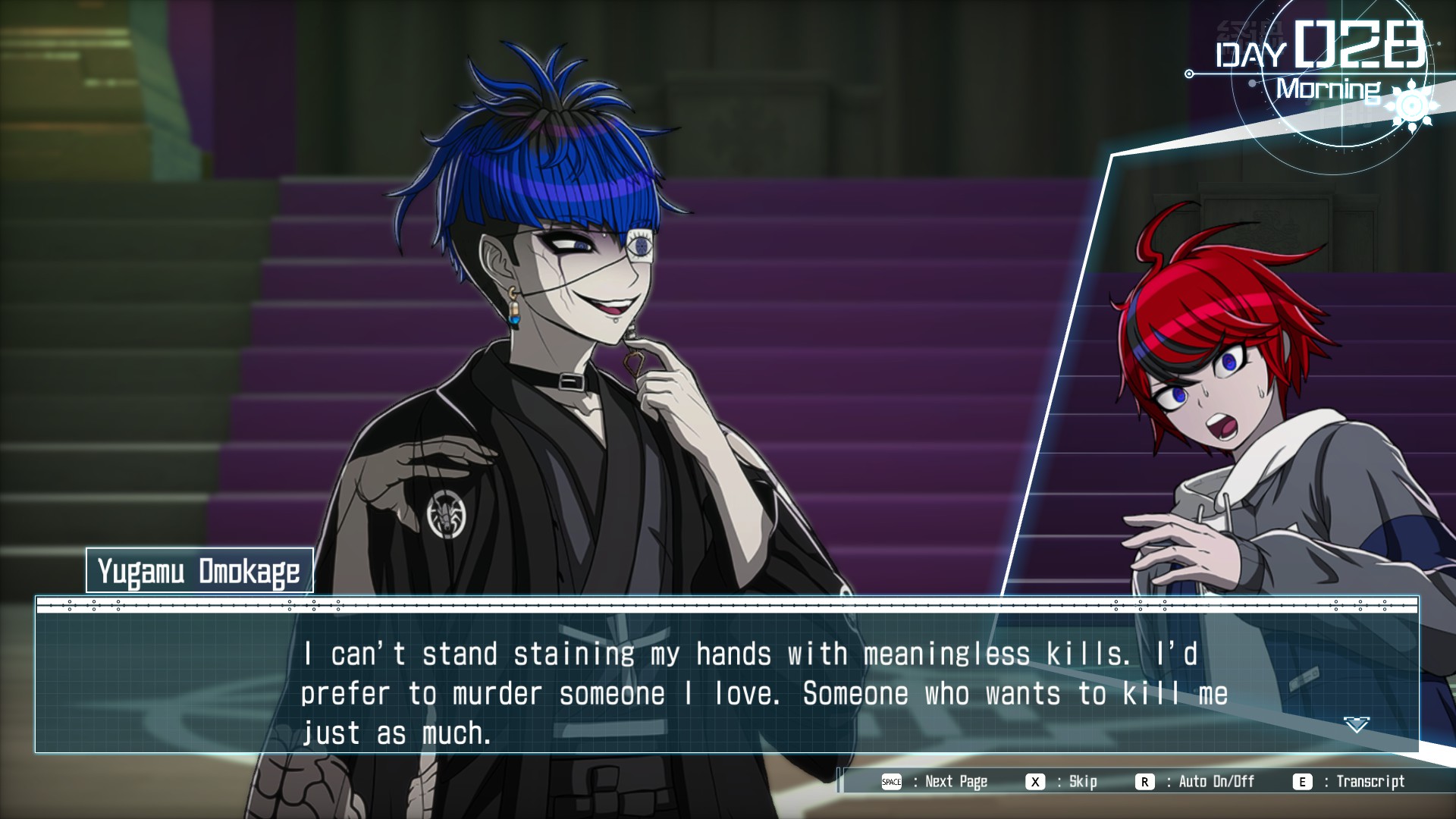
Task: Go to the Next Page of dialogue
Action: click(937, 782)
